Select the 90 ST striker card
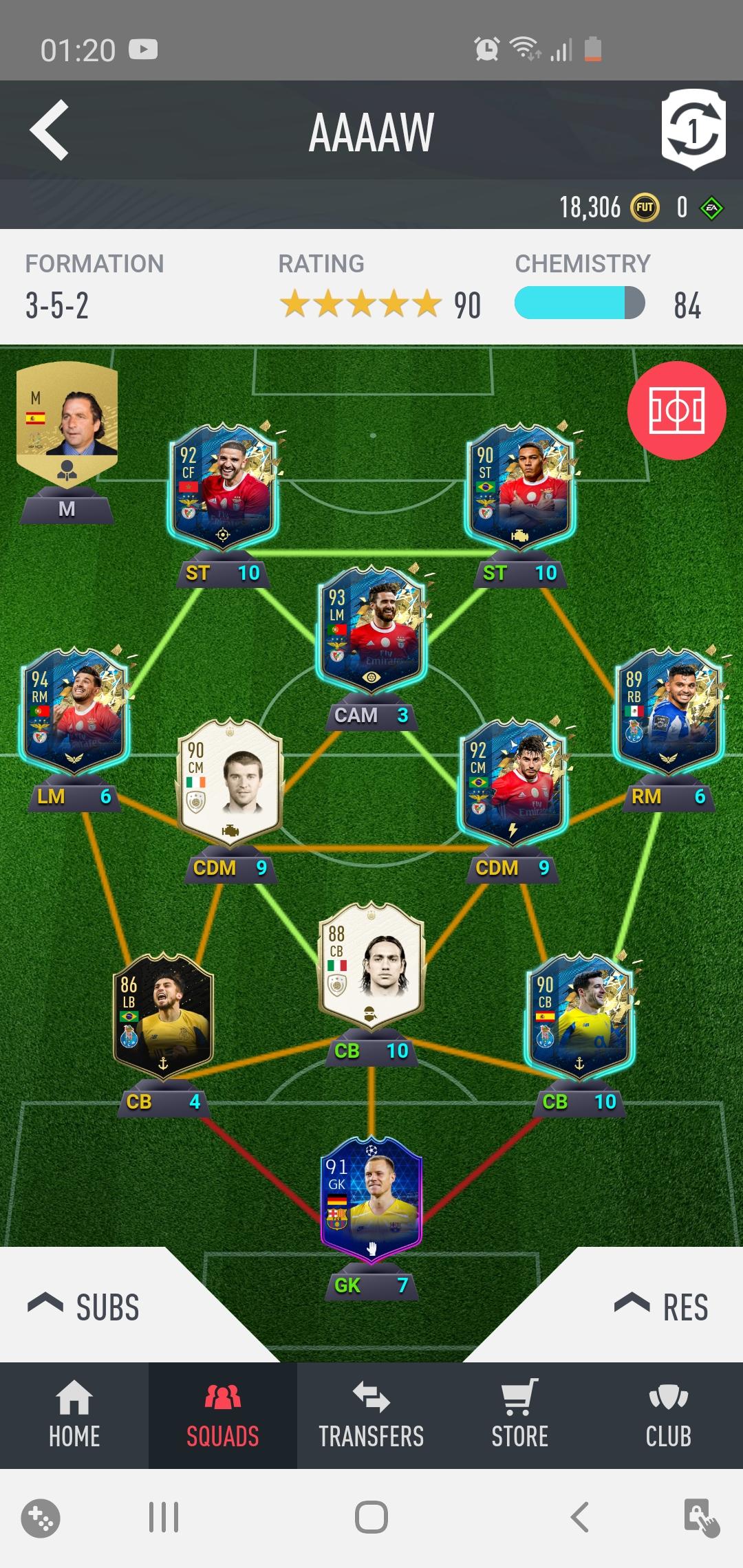 click(x=520, y=486)
